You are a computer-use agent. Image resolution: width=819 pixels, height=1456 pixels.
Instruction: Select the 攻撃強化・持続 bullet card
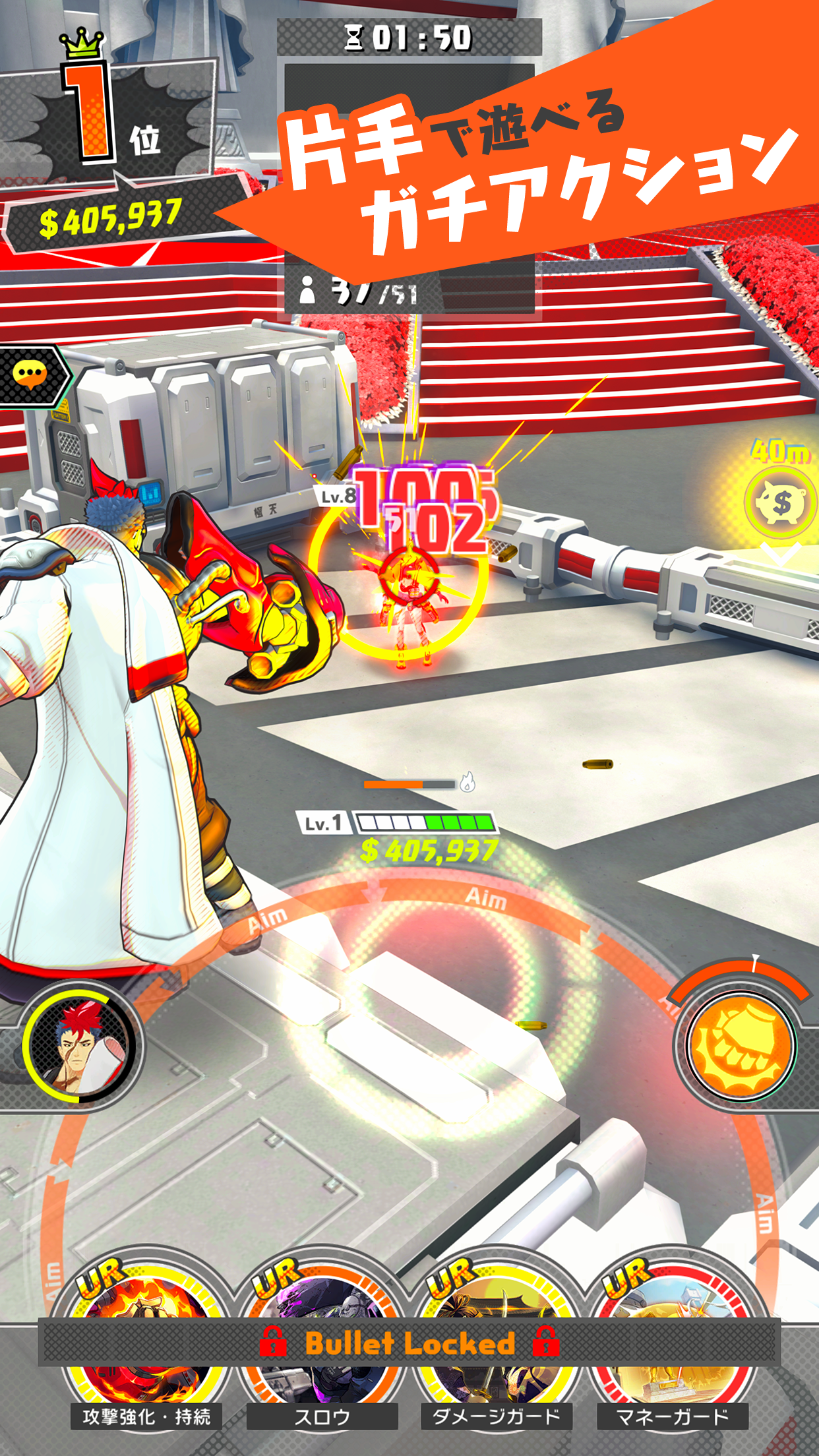tap(146, 1339)
